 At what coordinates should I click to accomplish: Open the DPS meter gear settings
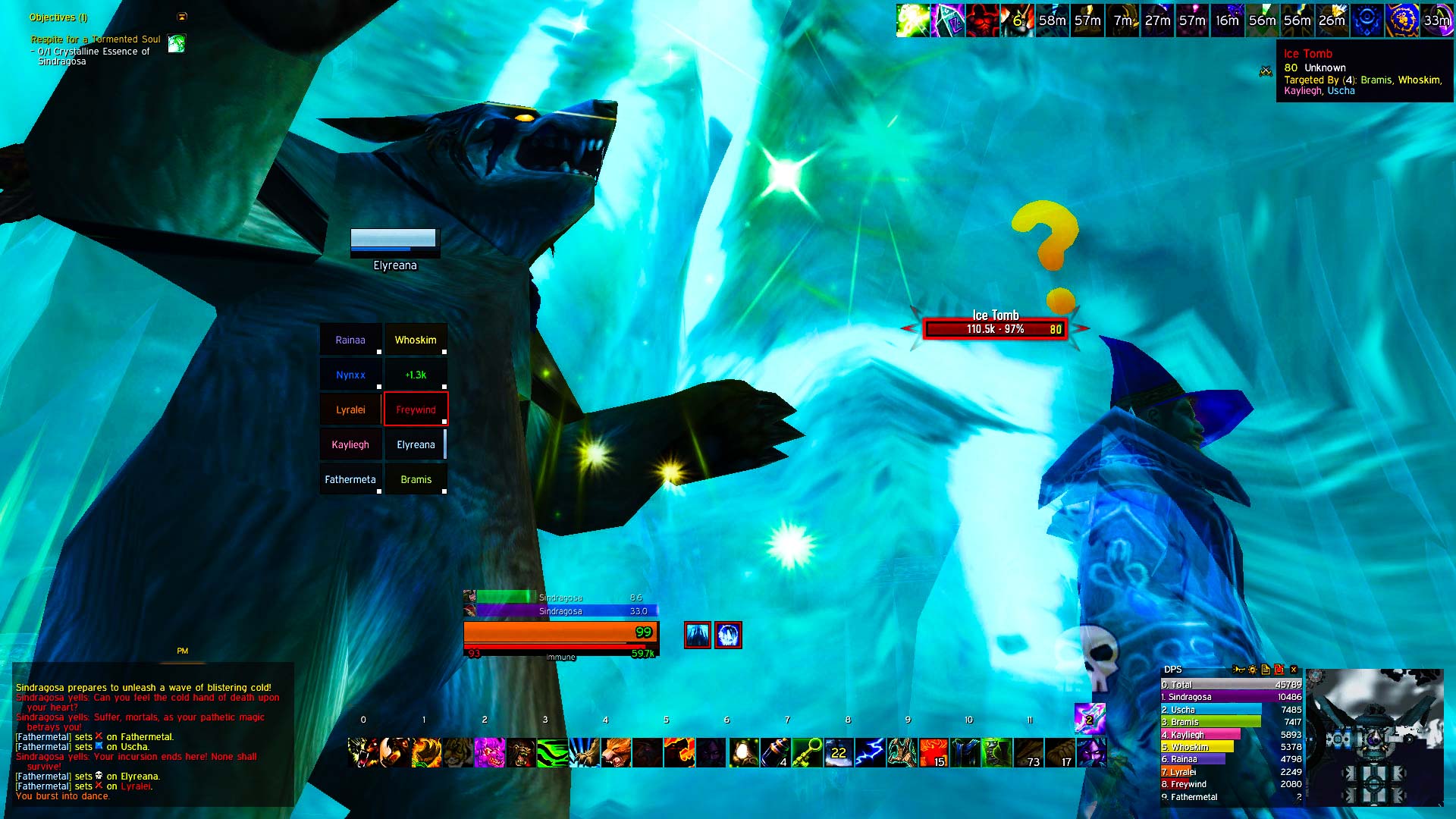[x=1252, y=670]
